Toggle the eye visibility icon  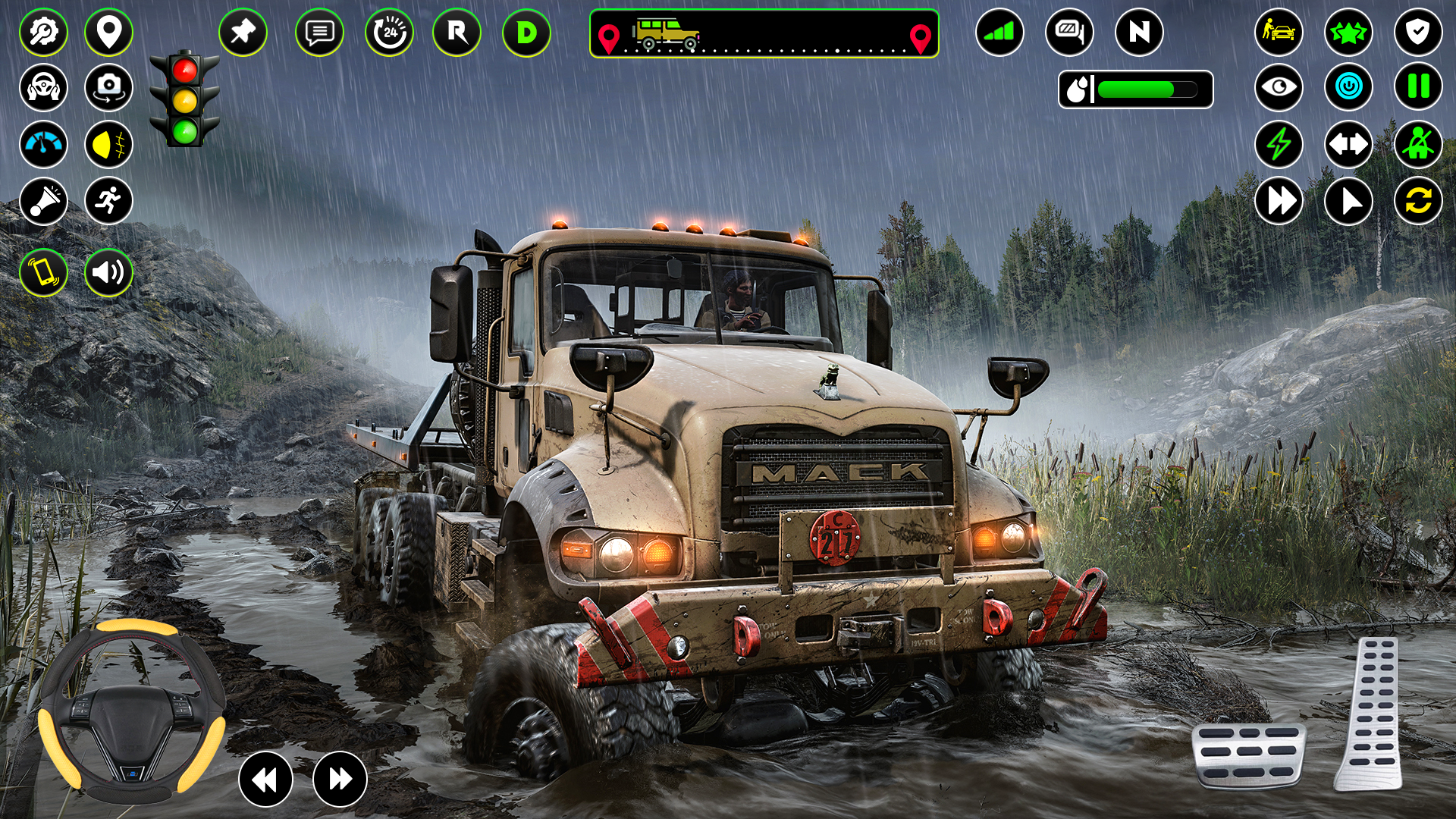(1279, 87)
